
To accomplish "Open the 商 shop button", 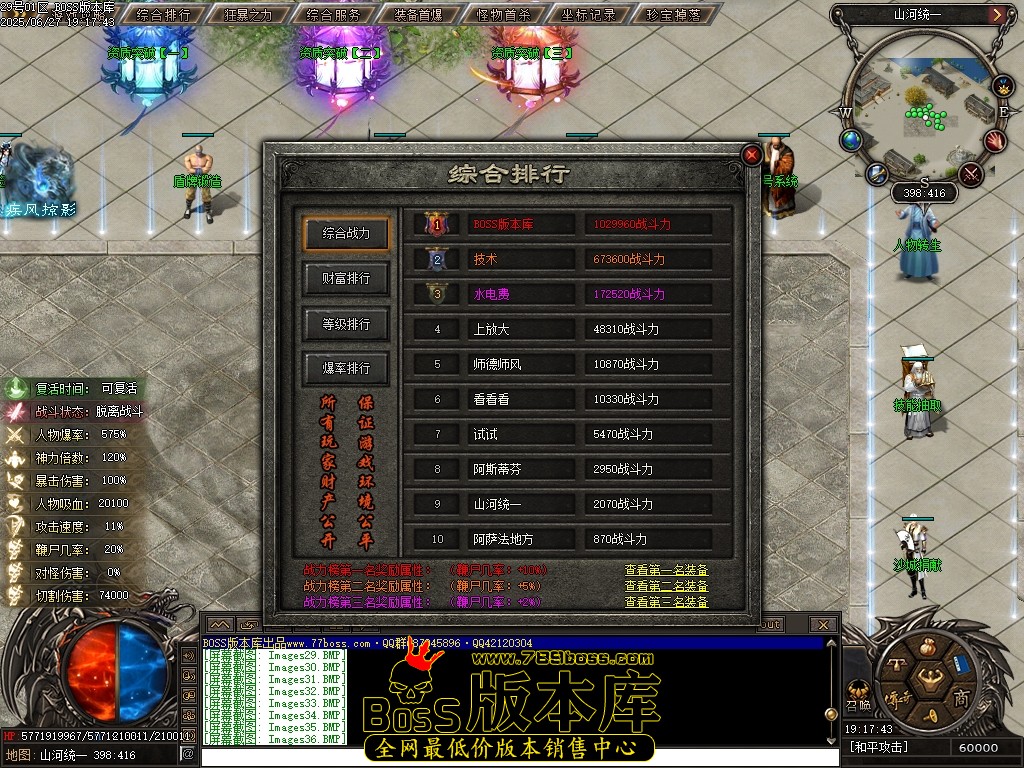I will [x=961, y=697].
